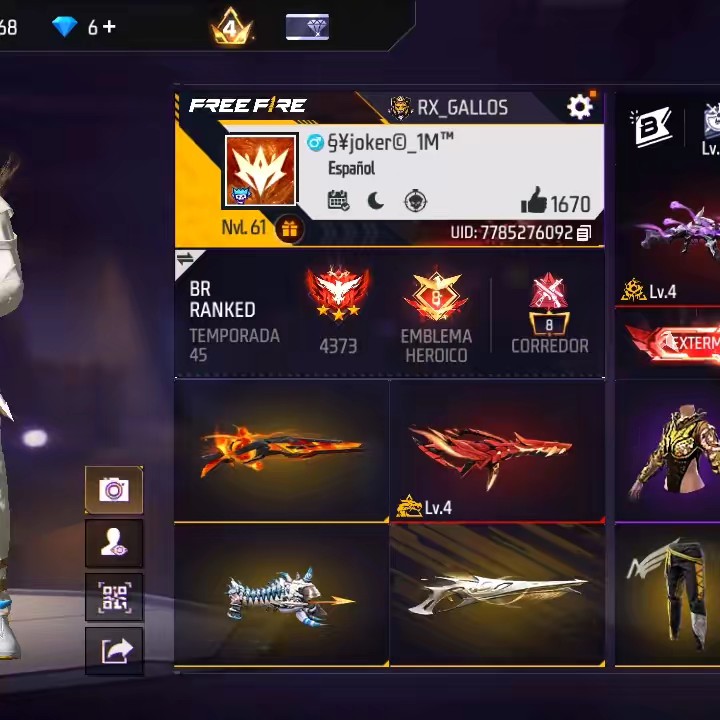Select the white-gold gun skin
Viewport: 720px width, 720px height.
(496, 595)
